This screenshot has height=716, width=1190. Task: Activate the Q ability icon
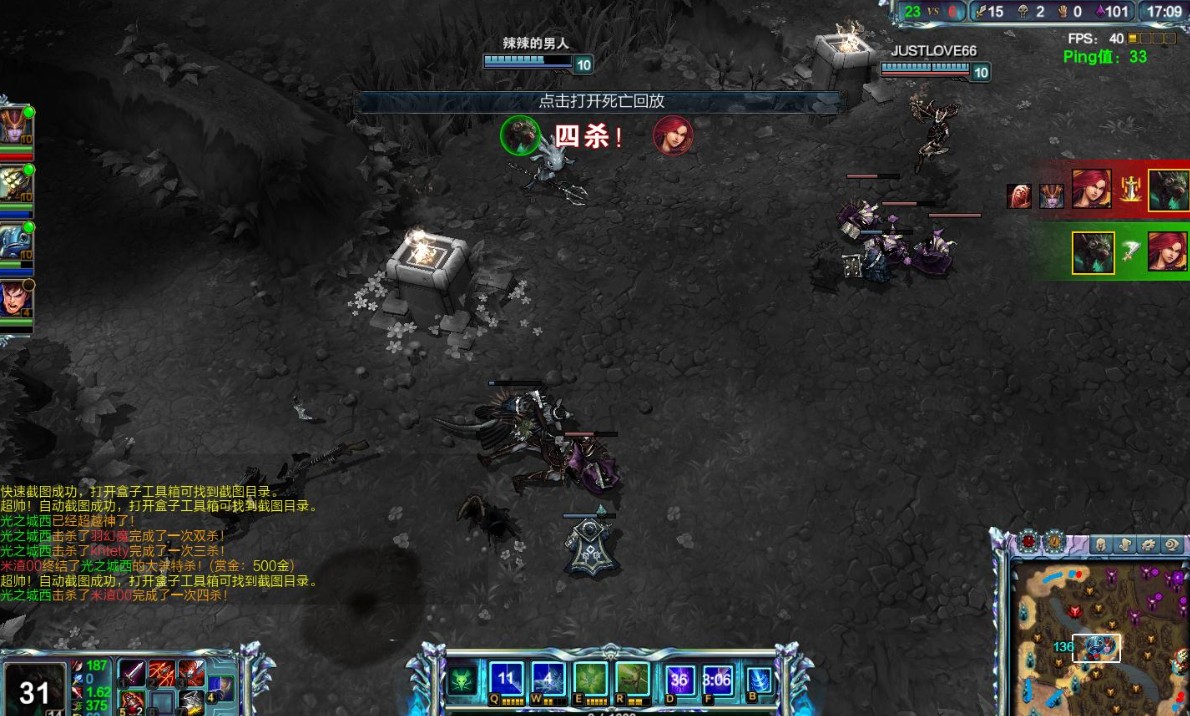click(506, 679)
